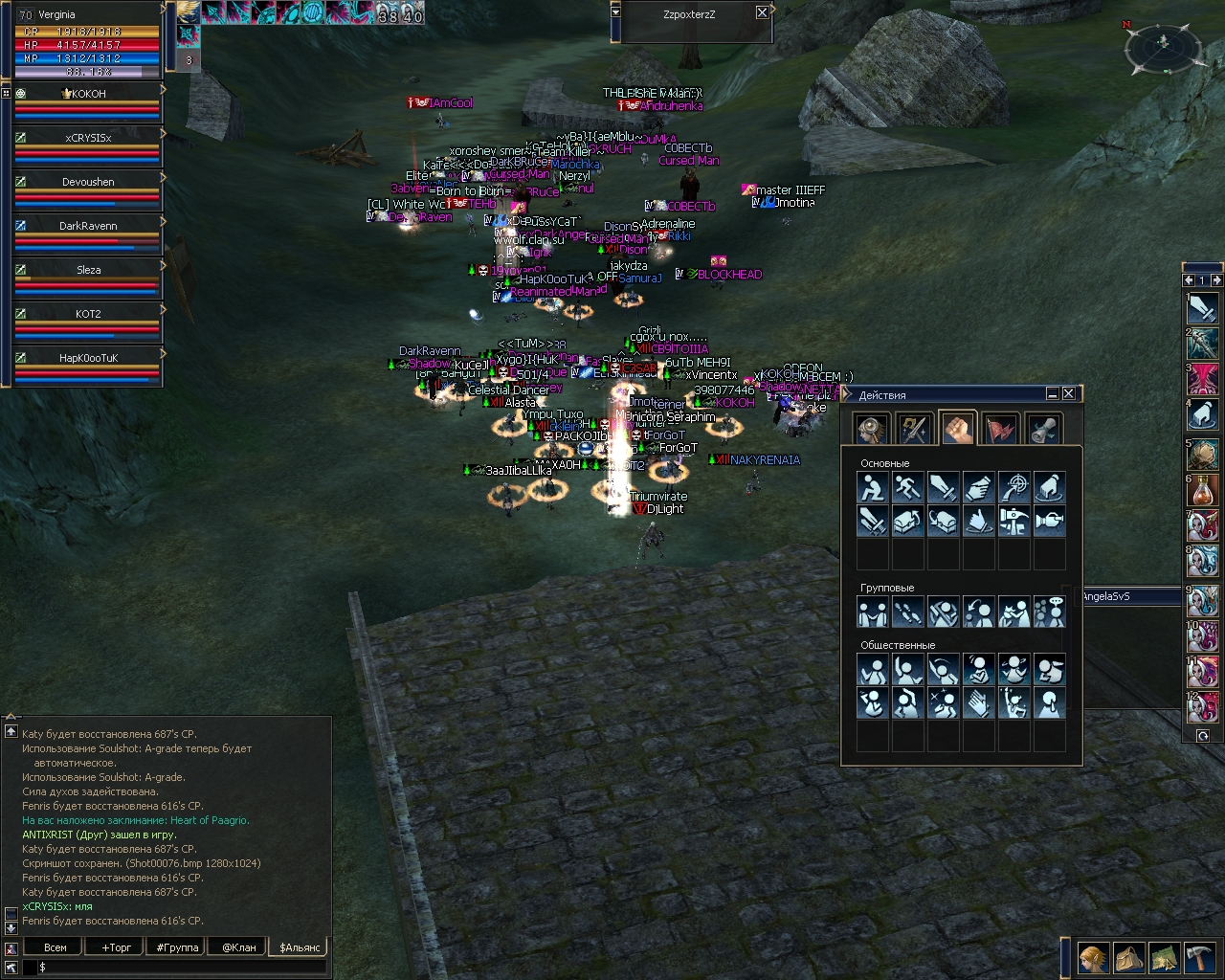
Task: Minimize the Действия actions window
Action: tap(1052, 393)
